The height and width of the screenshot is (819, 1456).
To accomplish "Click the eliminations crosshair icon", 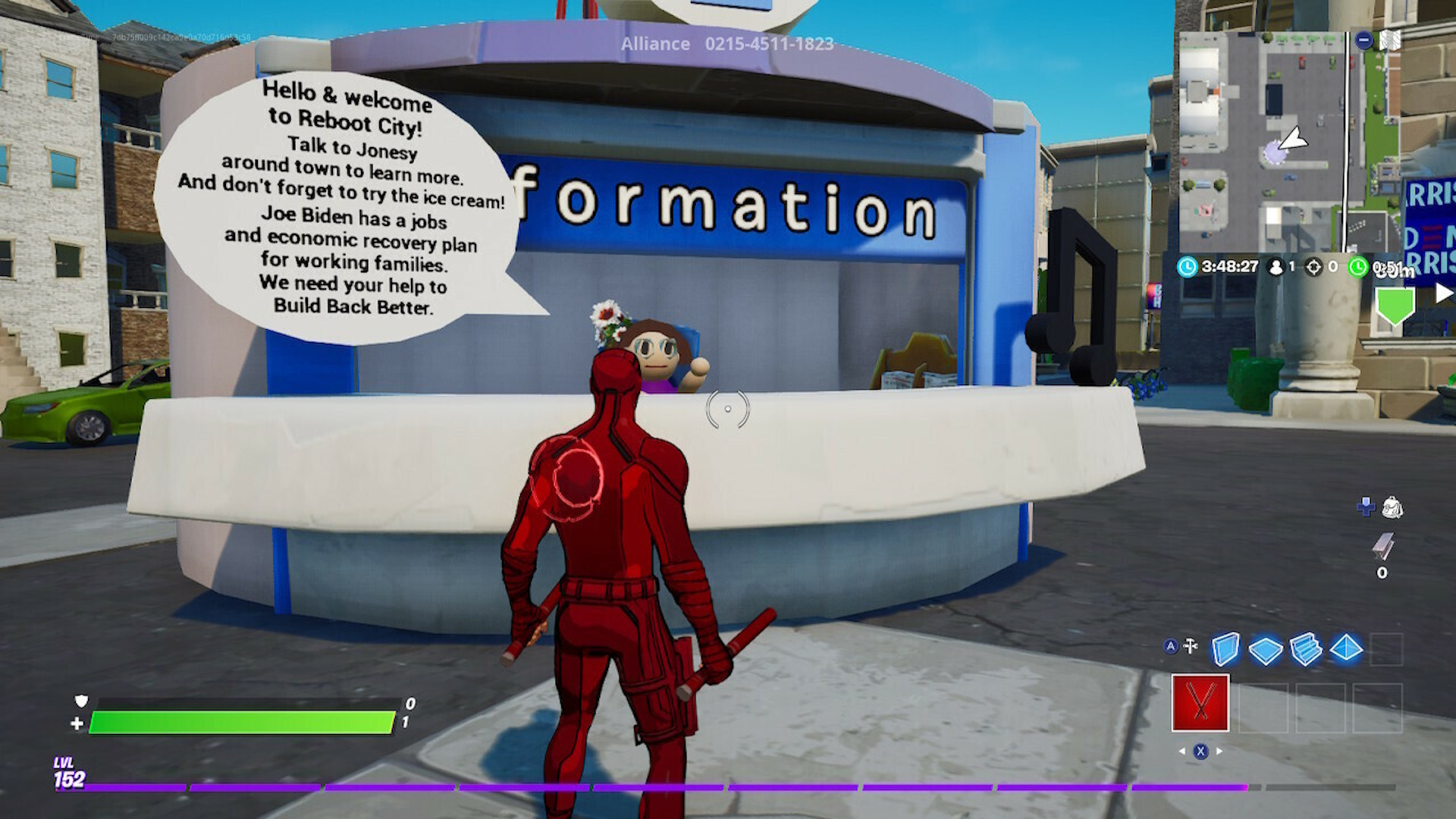I will click(1315, 268).
